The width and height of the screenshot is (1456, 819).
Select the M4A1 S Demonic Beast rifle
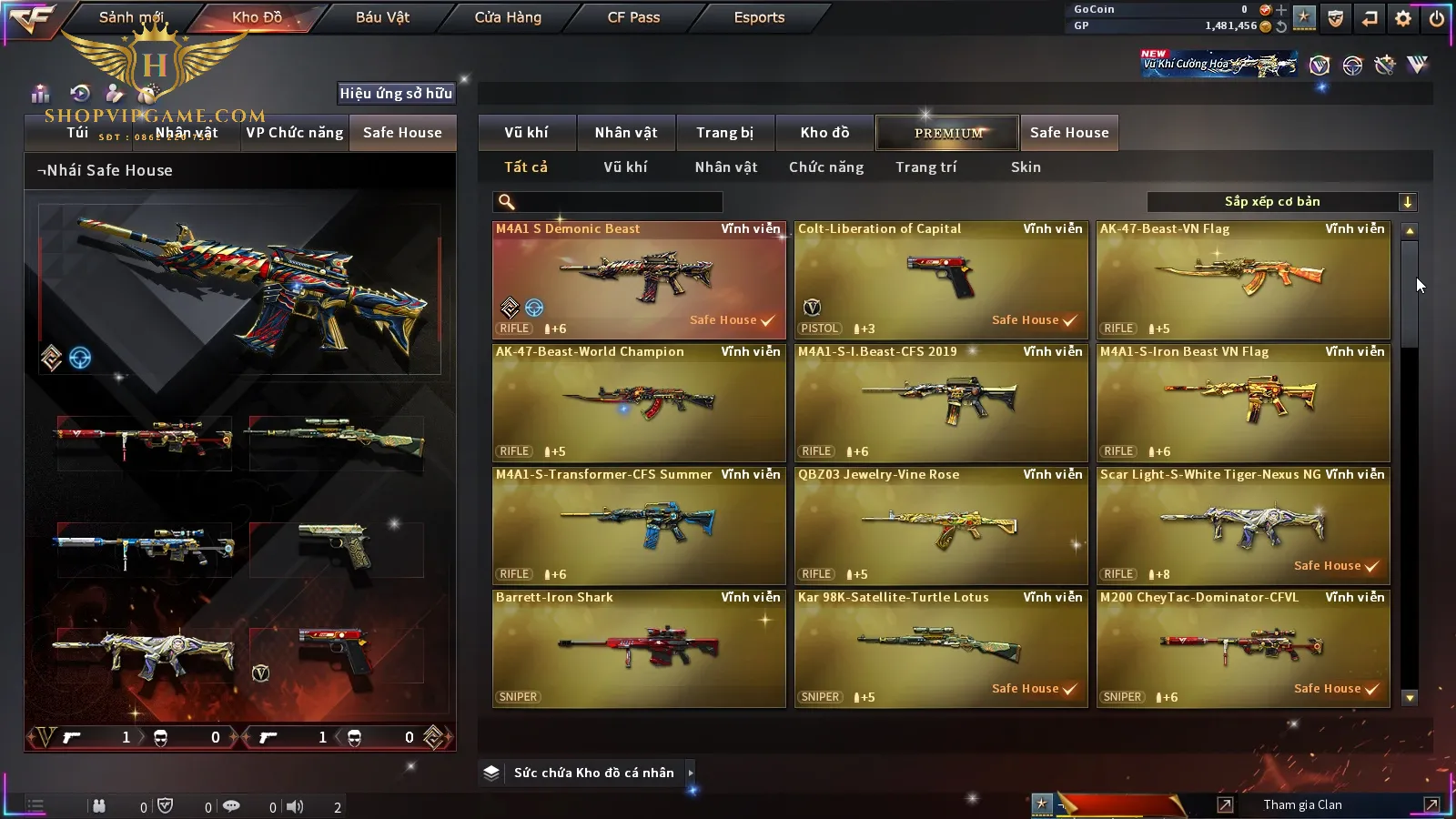point(639,280)
